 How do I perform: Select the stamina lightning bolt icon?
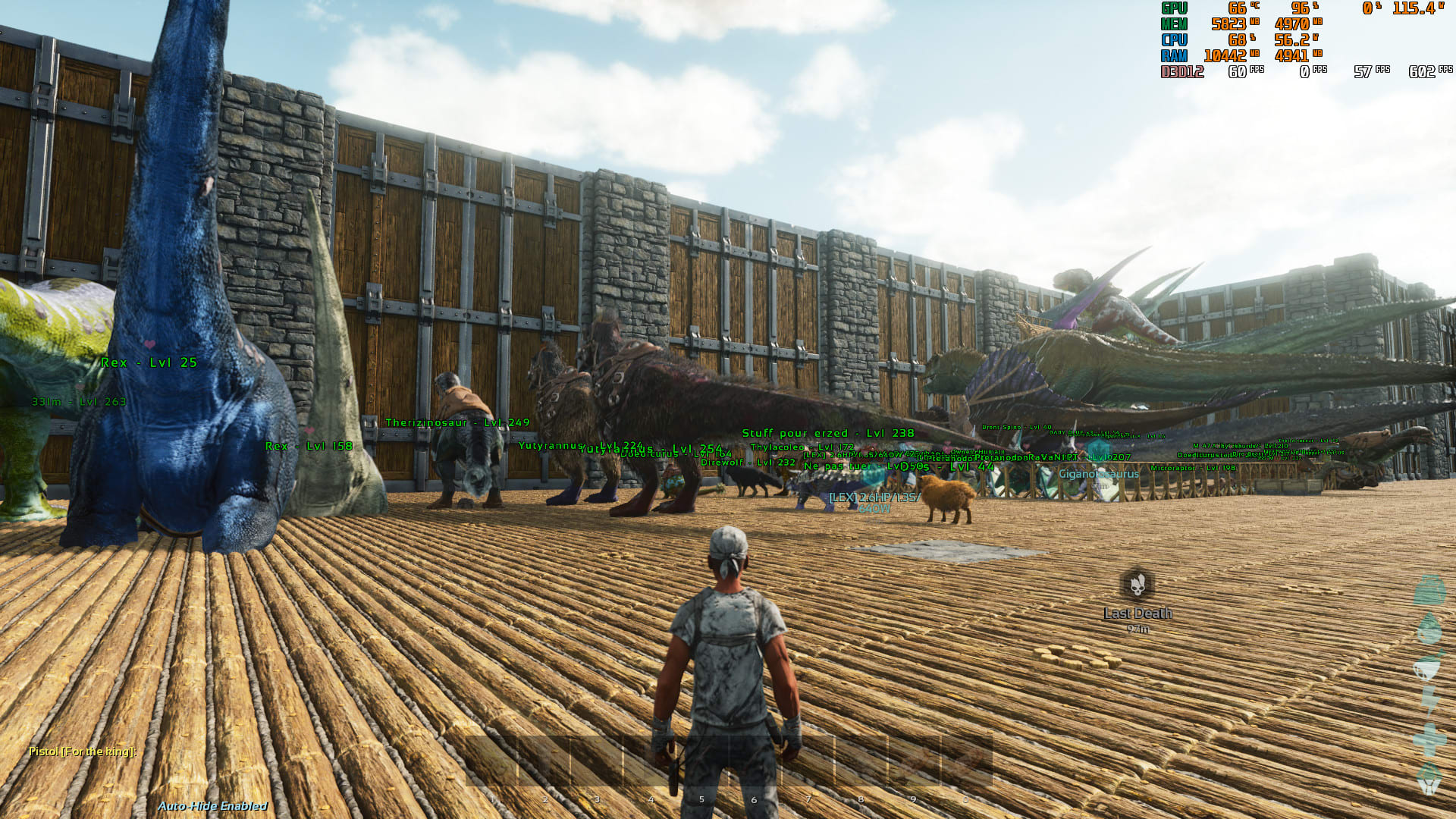pyautogui.click(x=1429, y=698)
